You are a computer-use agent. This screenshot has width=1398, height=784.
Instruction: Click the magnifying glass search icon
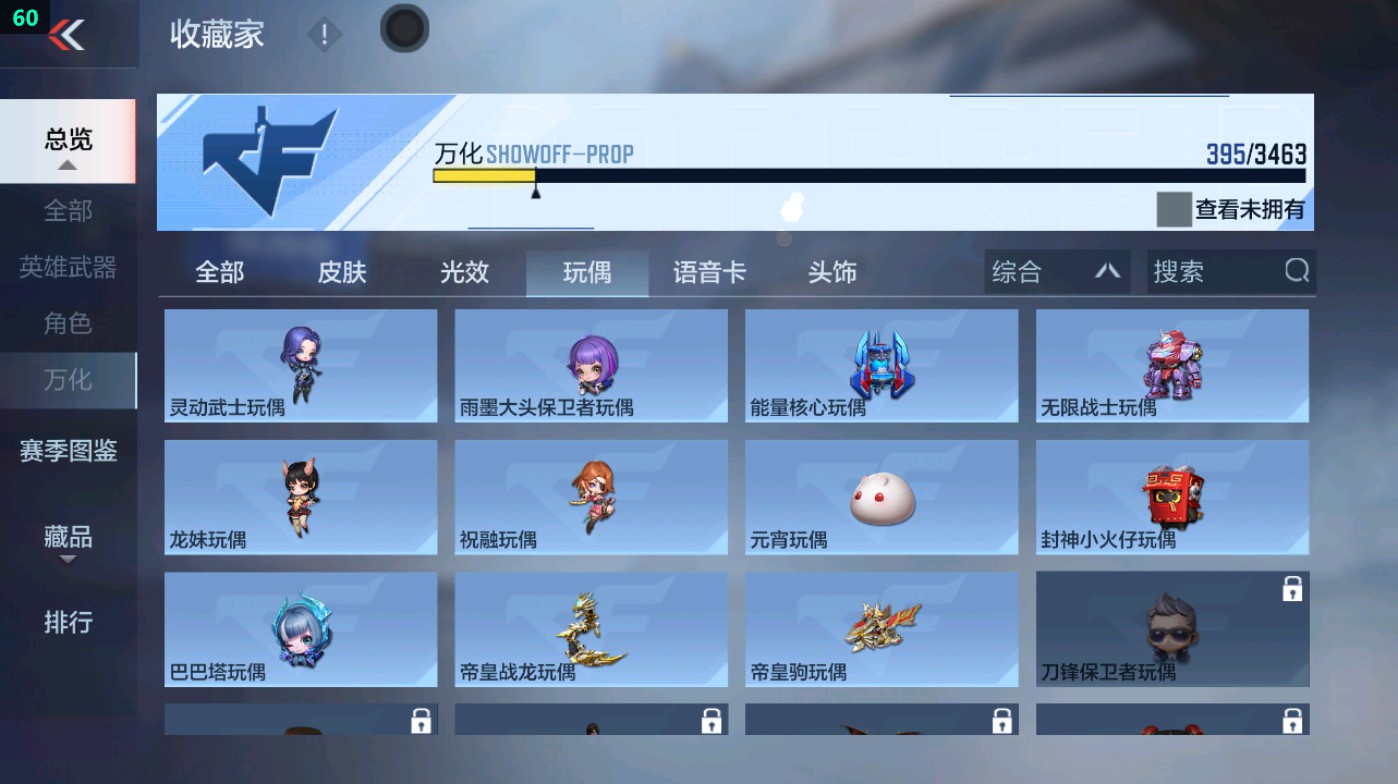1296,271
